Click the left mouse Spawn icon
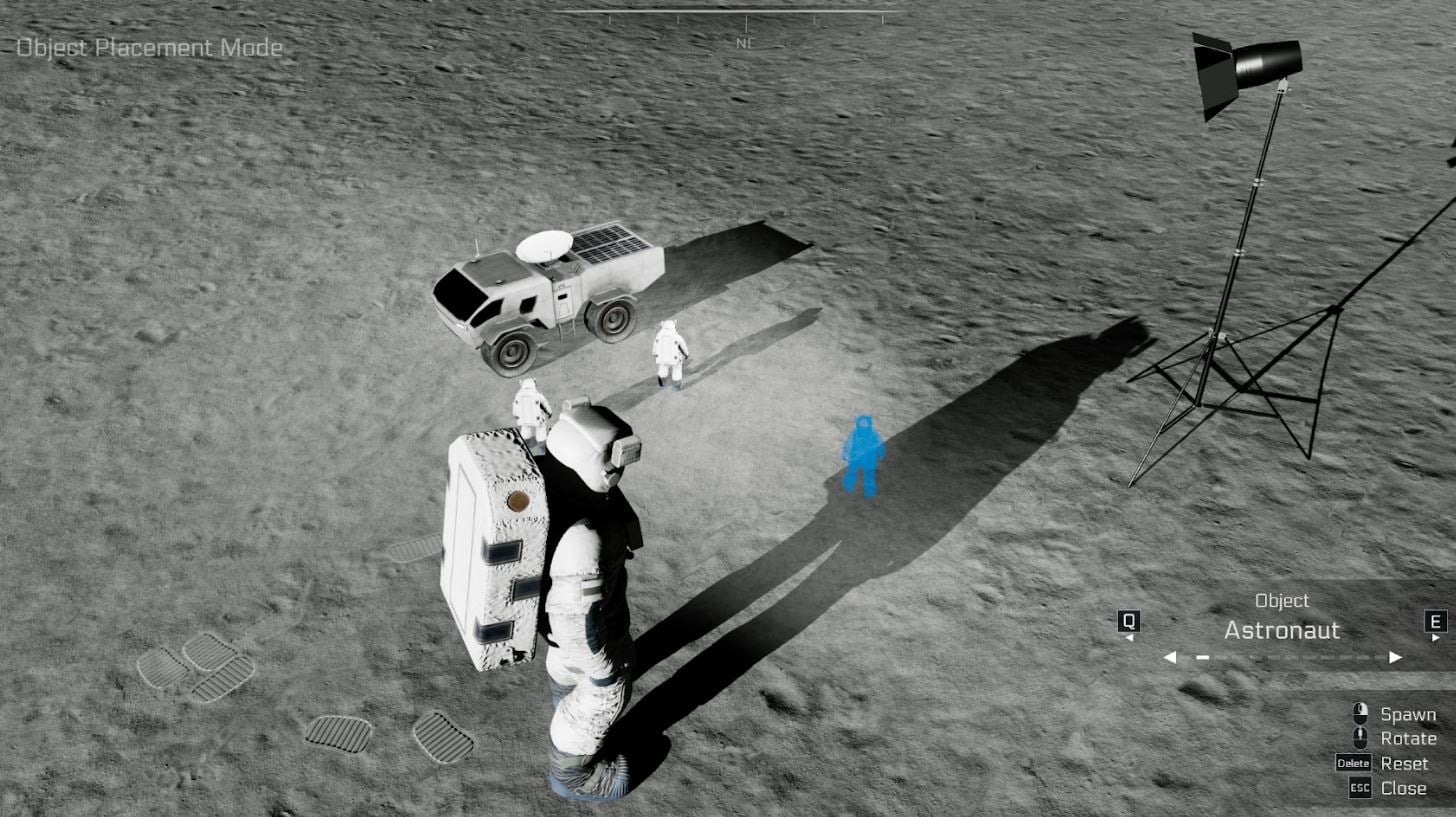 [1362, 710]
